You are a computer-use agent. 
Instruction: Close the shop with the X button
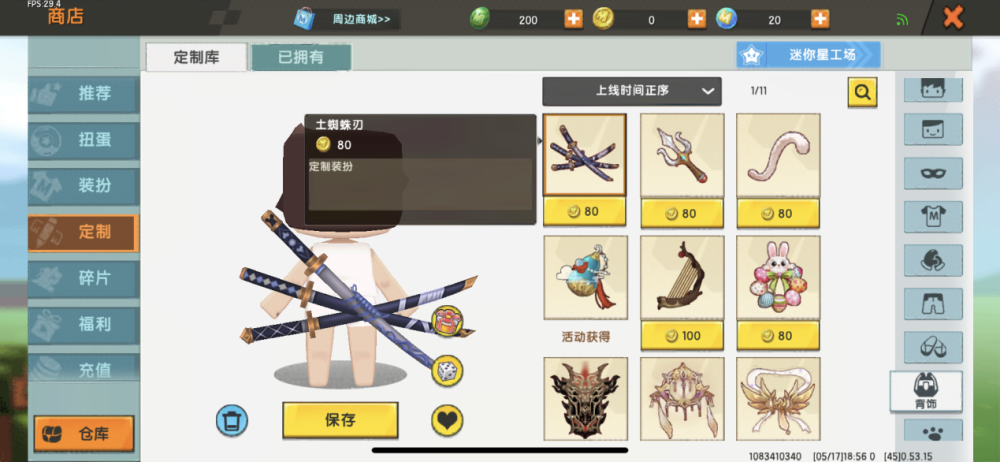[x=953, y=17]
